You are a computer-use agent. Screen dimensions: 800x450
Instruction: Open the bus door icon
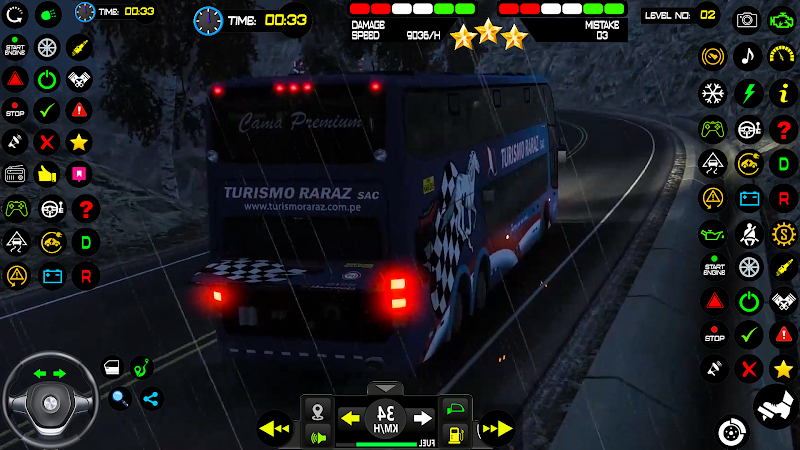click(112, 367)
